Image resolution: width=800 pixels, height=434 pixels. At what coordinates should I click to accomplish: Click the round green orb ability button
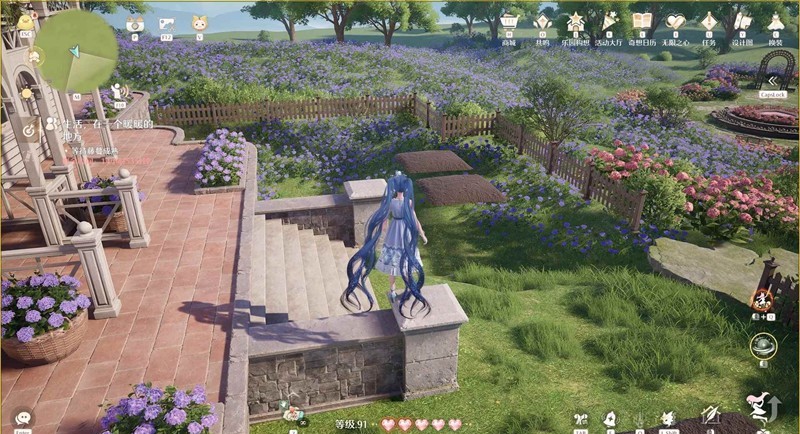763,346
